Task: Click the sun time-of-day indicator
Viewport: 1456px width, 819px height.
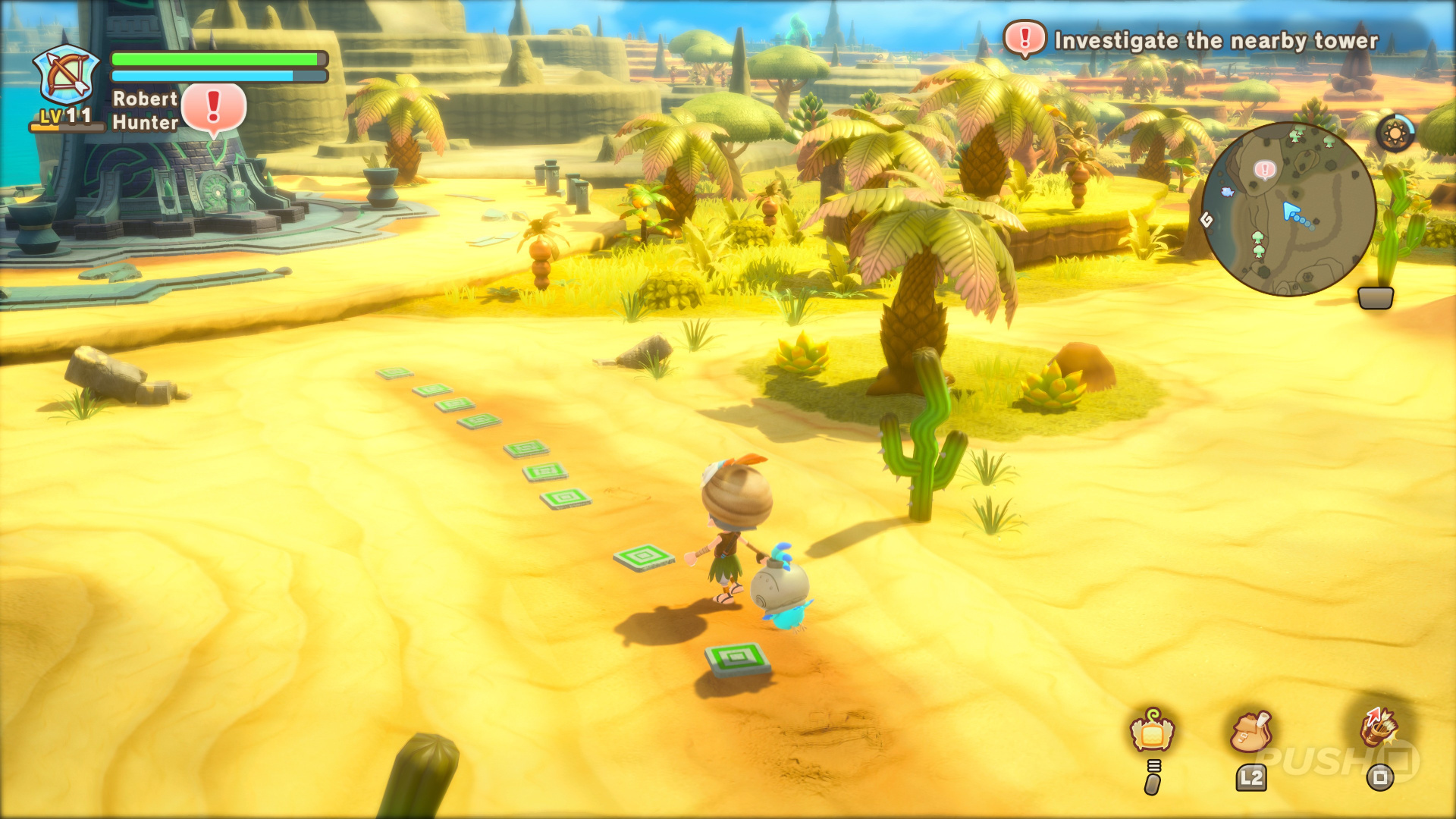Action: click(x=1395, y=134)
